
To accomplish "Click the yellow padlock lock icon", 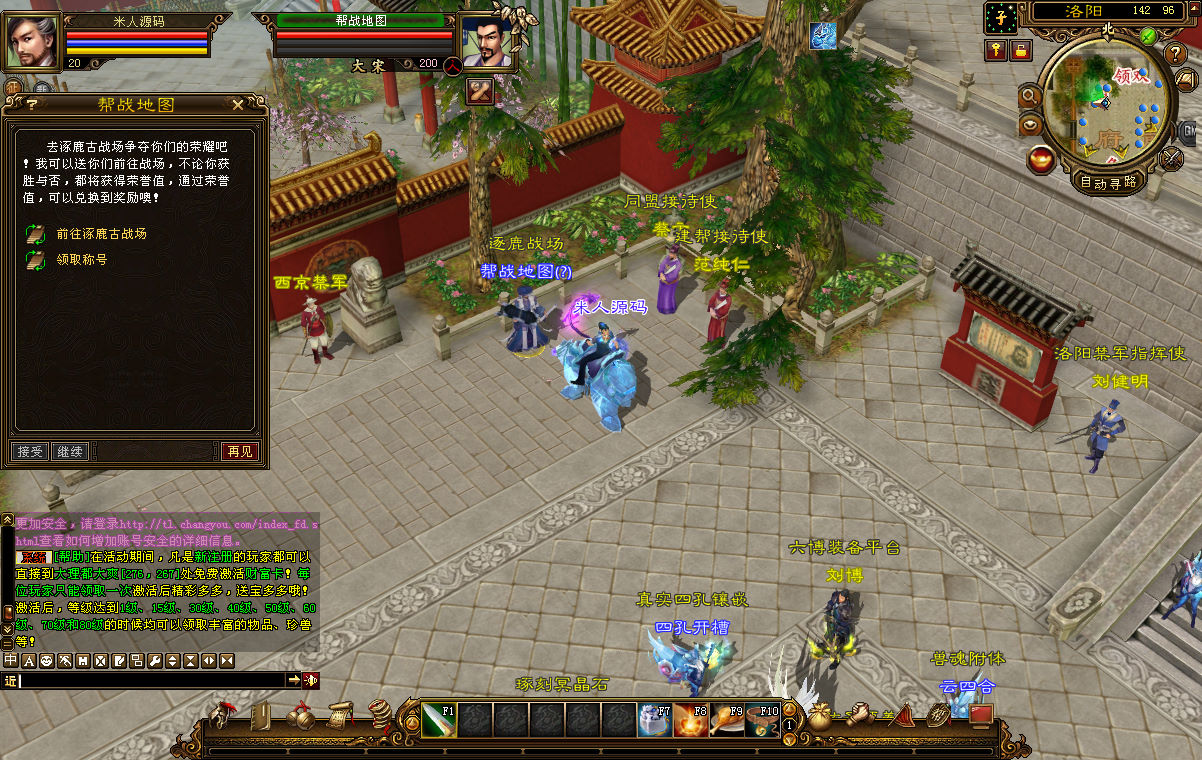I will [1020, 50].
